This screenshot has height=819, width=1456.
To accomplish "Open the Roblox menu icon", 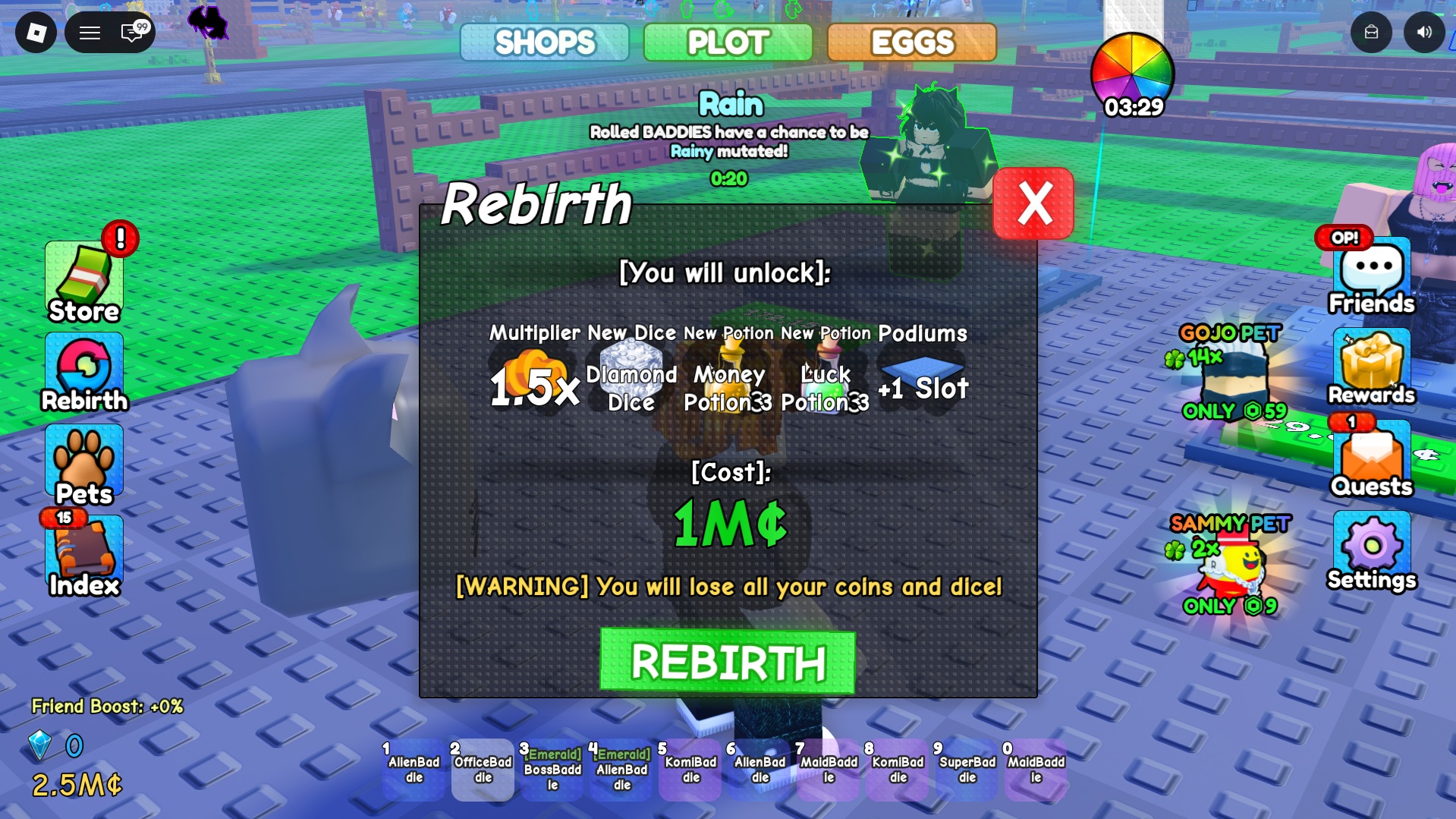I will click(36, 33).
